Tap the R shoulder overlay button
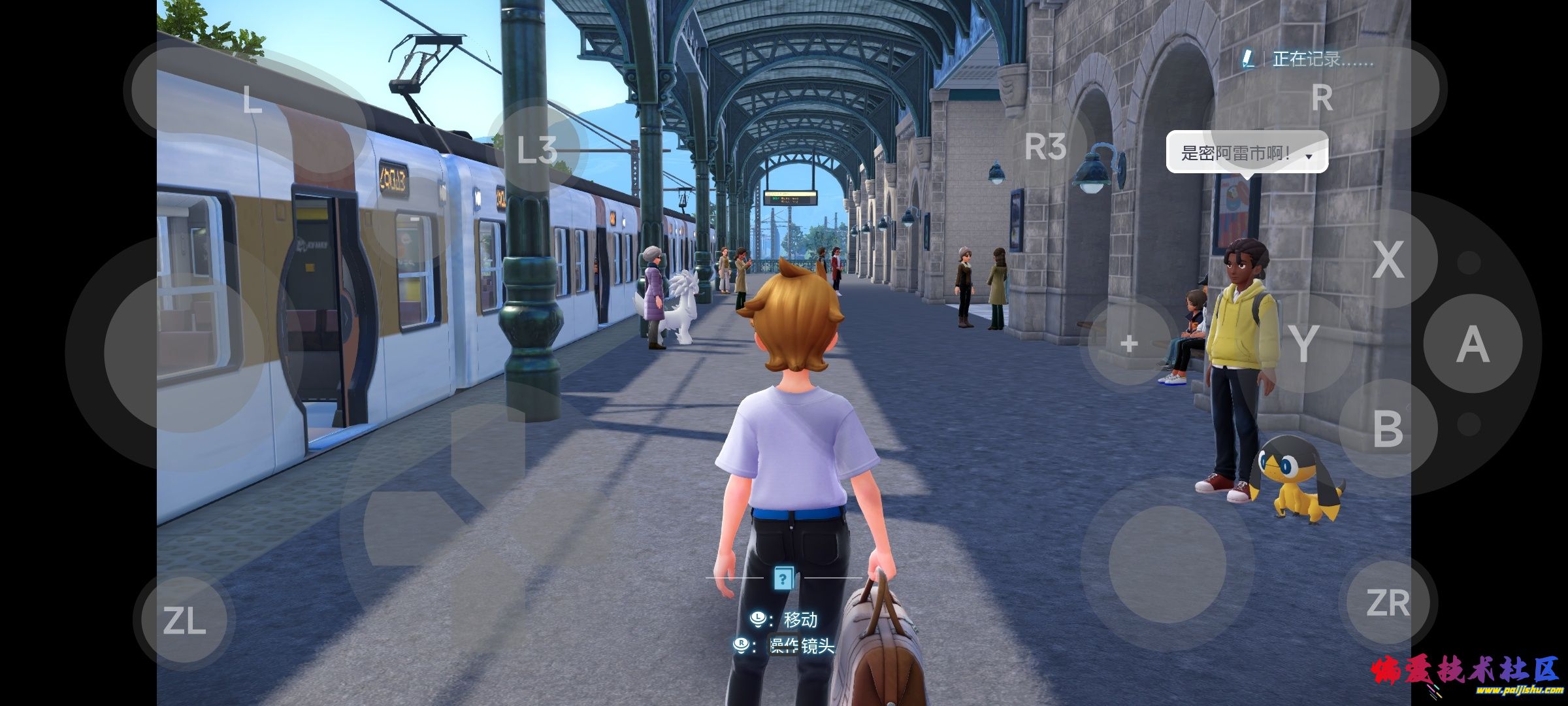This screenshot has height=706, width=1568. click(1322, 98)
